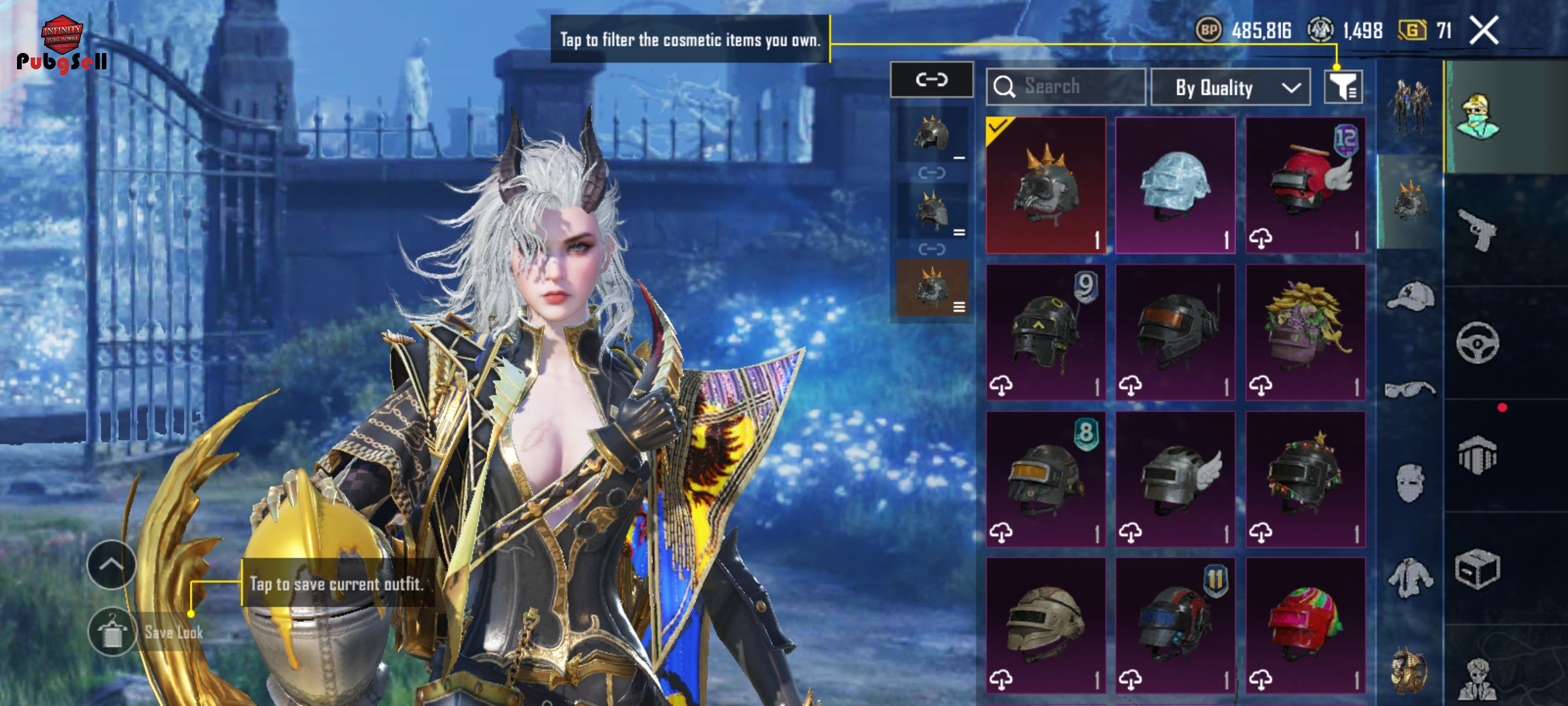
Task: Open the steering wheel vehicle tab
Action: point(1477,343)
